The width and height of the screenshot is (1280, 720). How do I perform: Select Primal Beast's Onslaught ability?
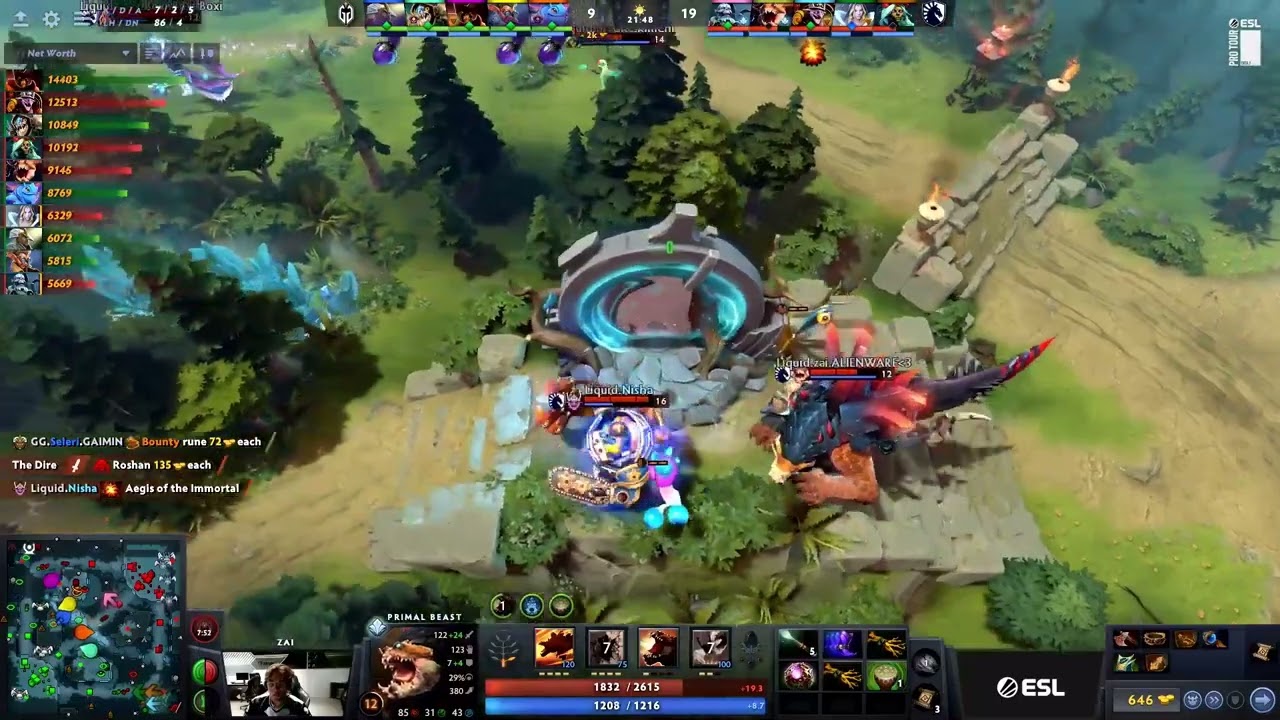click(x=554, y=648)
